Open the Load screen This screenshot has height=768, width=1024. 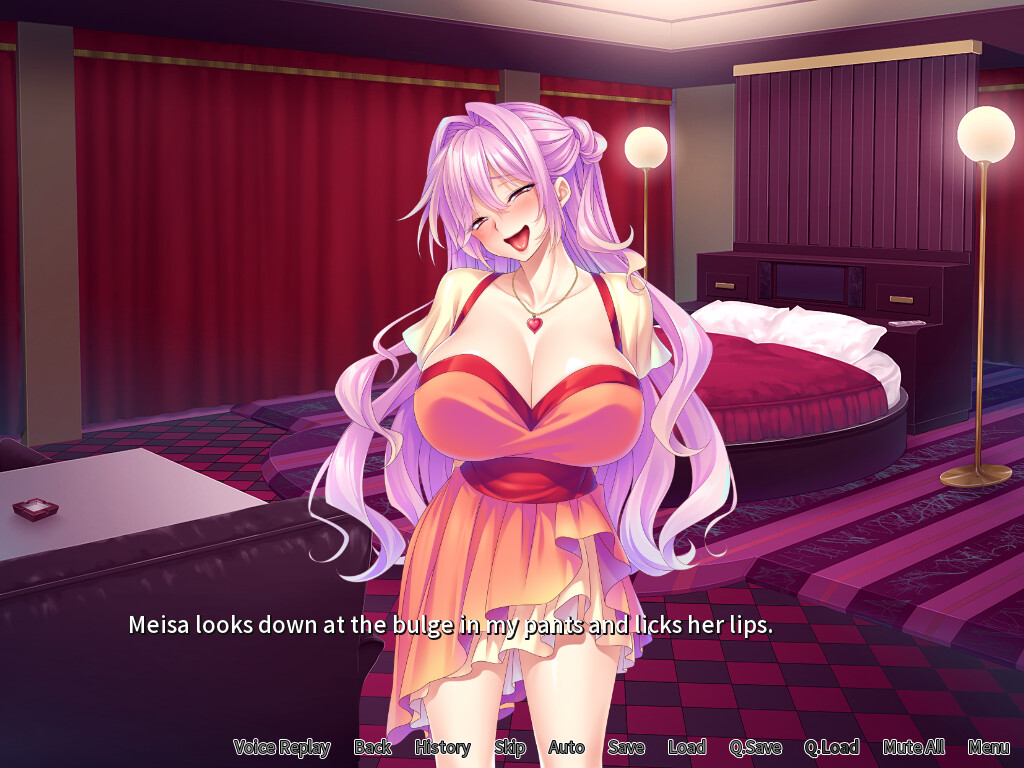tap(686, 747)
